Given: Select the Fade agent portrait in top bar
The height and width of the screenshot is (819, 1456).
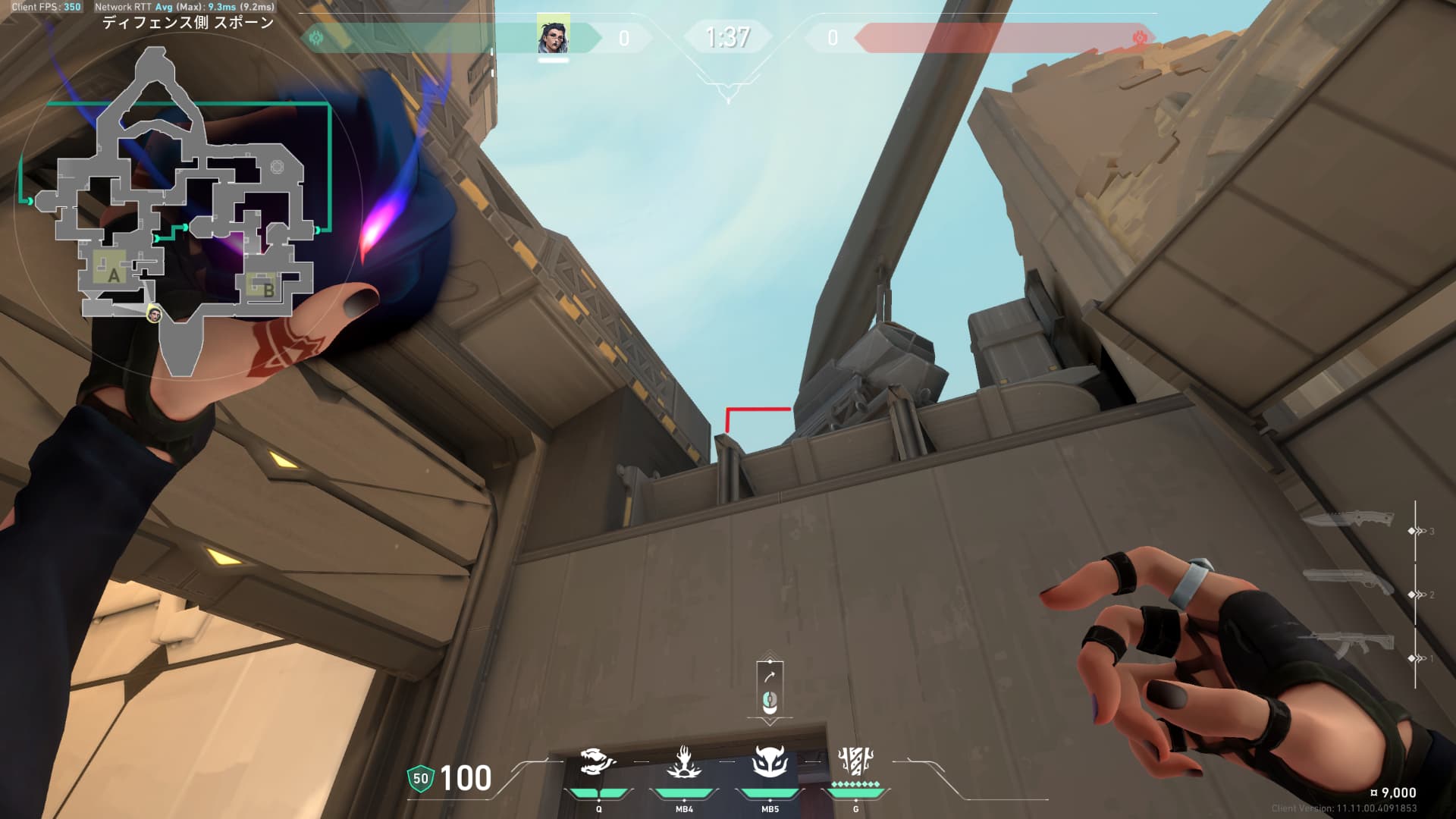Looking at the screenshot, I should click(x=553, y=36).
